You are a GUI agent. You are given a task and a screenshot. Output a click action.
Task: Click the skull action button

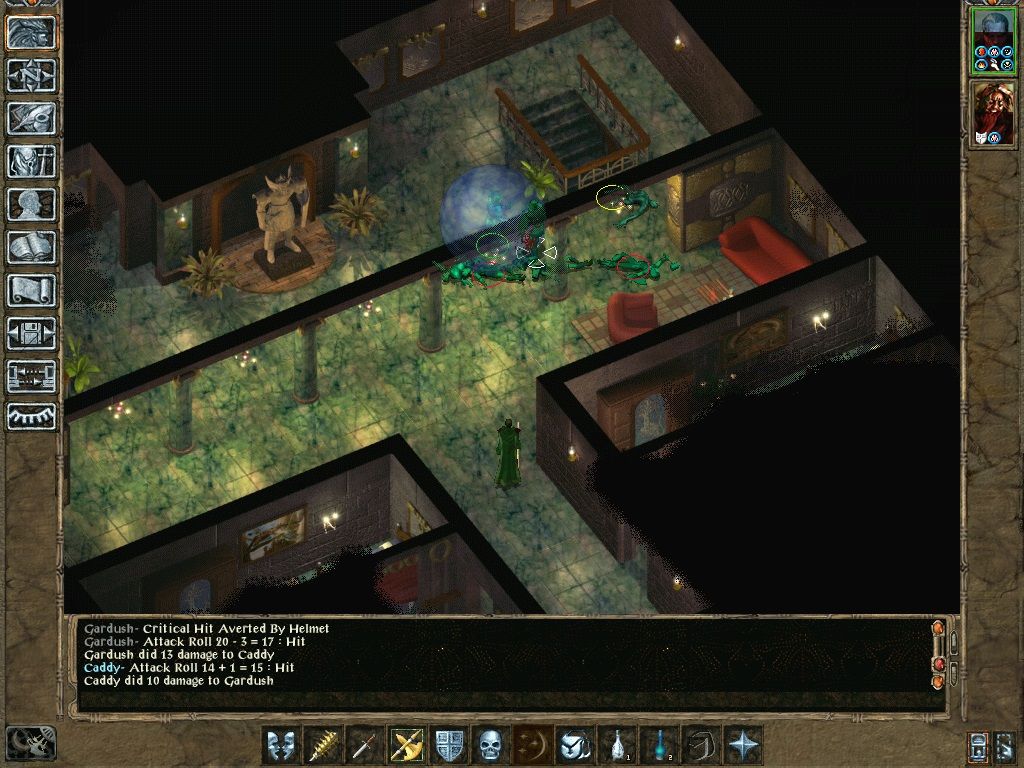(491, 746)
